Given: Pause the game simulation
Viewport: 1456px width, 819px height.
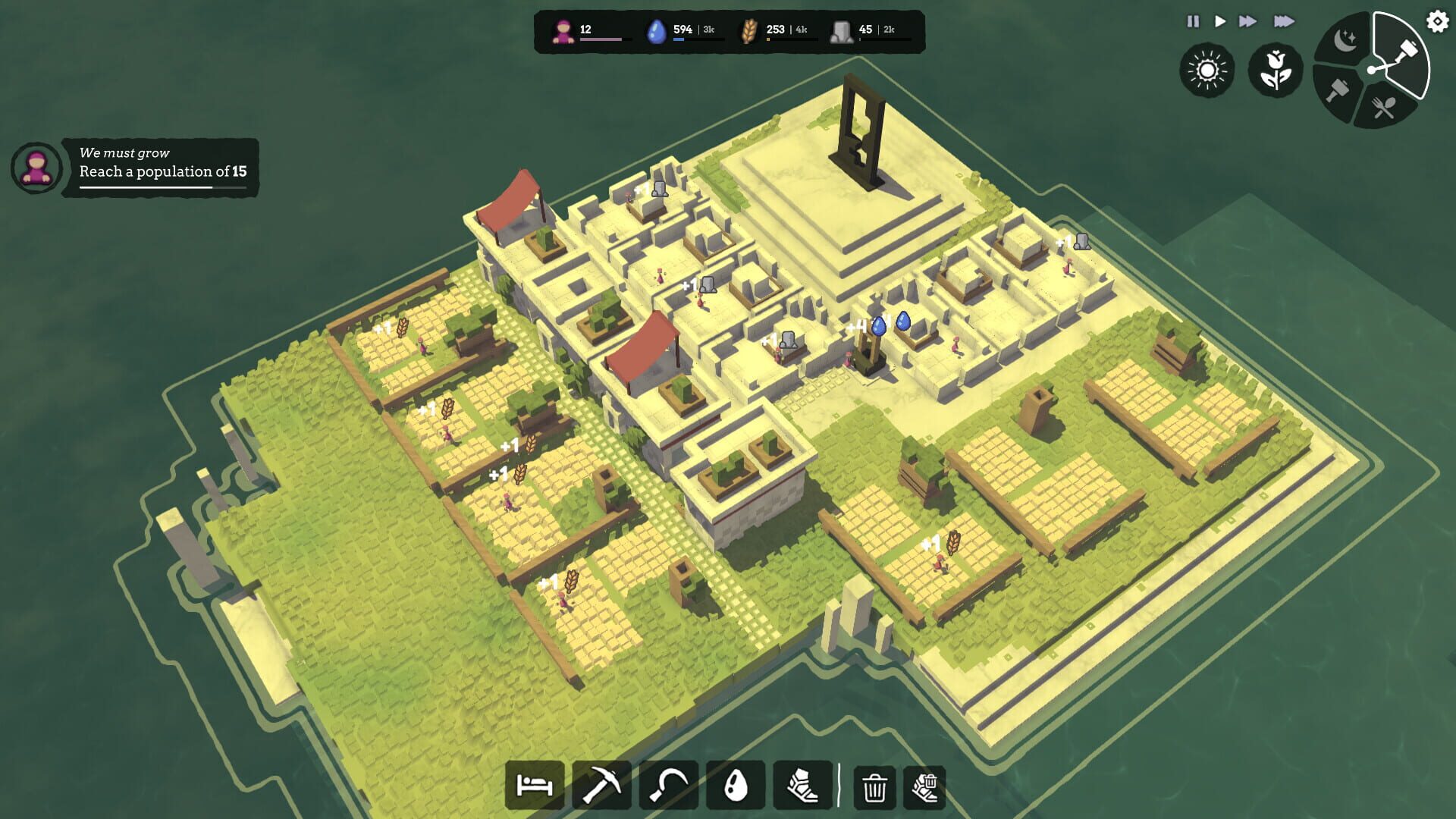Looking at the screenshot, I should [x=1193, y=22].
